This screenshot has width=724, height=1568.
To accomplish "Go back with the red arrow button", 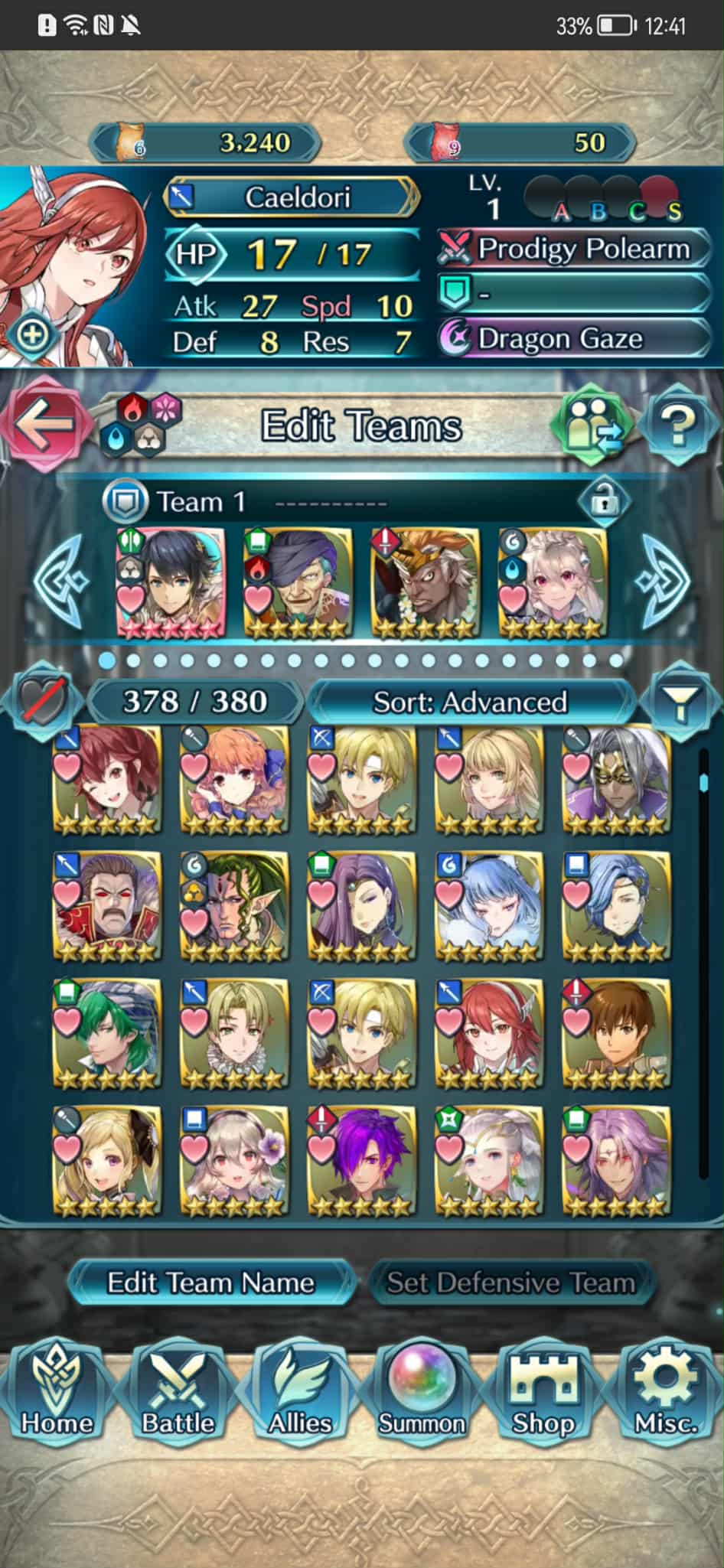I will [x=44, y=424].
